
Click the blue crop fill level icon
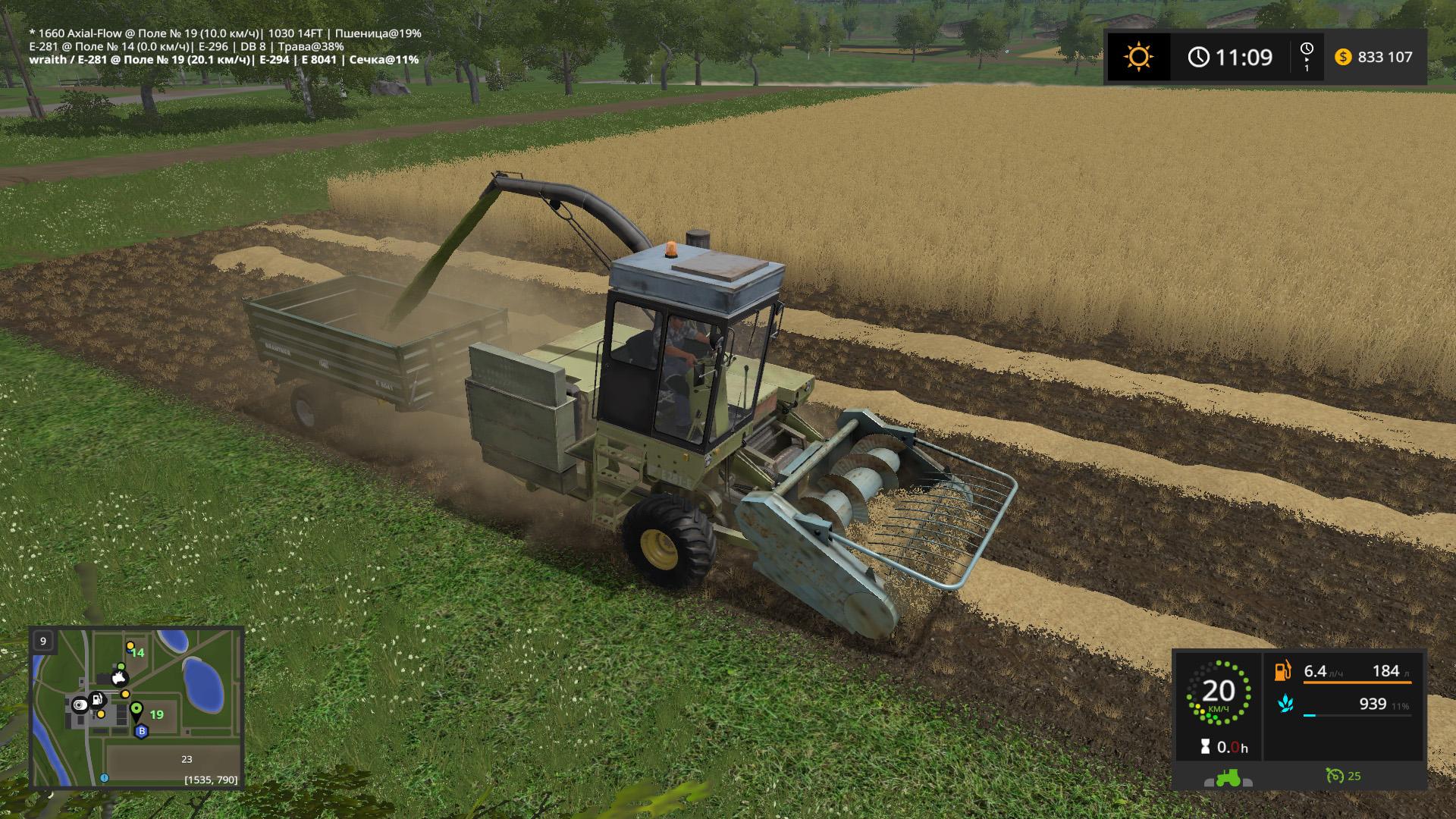tap(1285, 704)
